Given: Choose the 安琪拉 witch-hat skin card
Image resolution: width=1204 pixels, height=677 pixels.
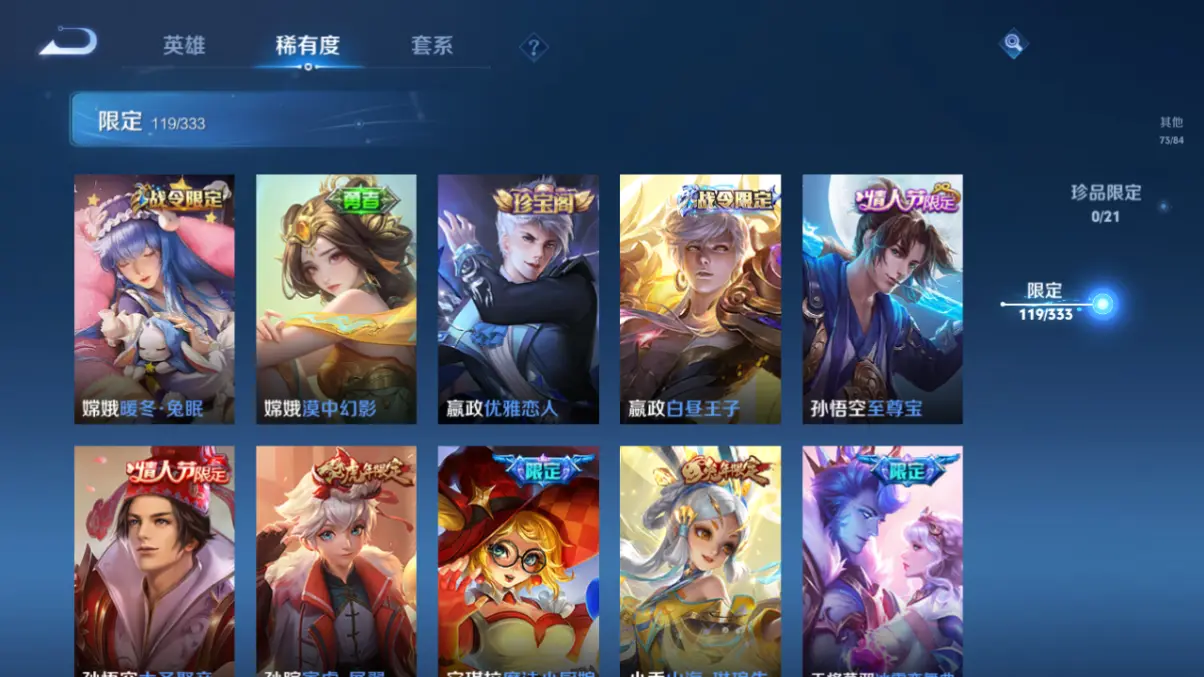Looking at the screenshot, I should coord(518,560).
